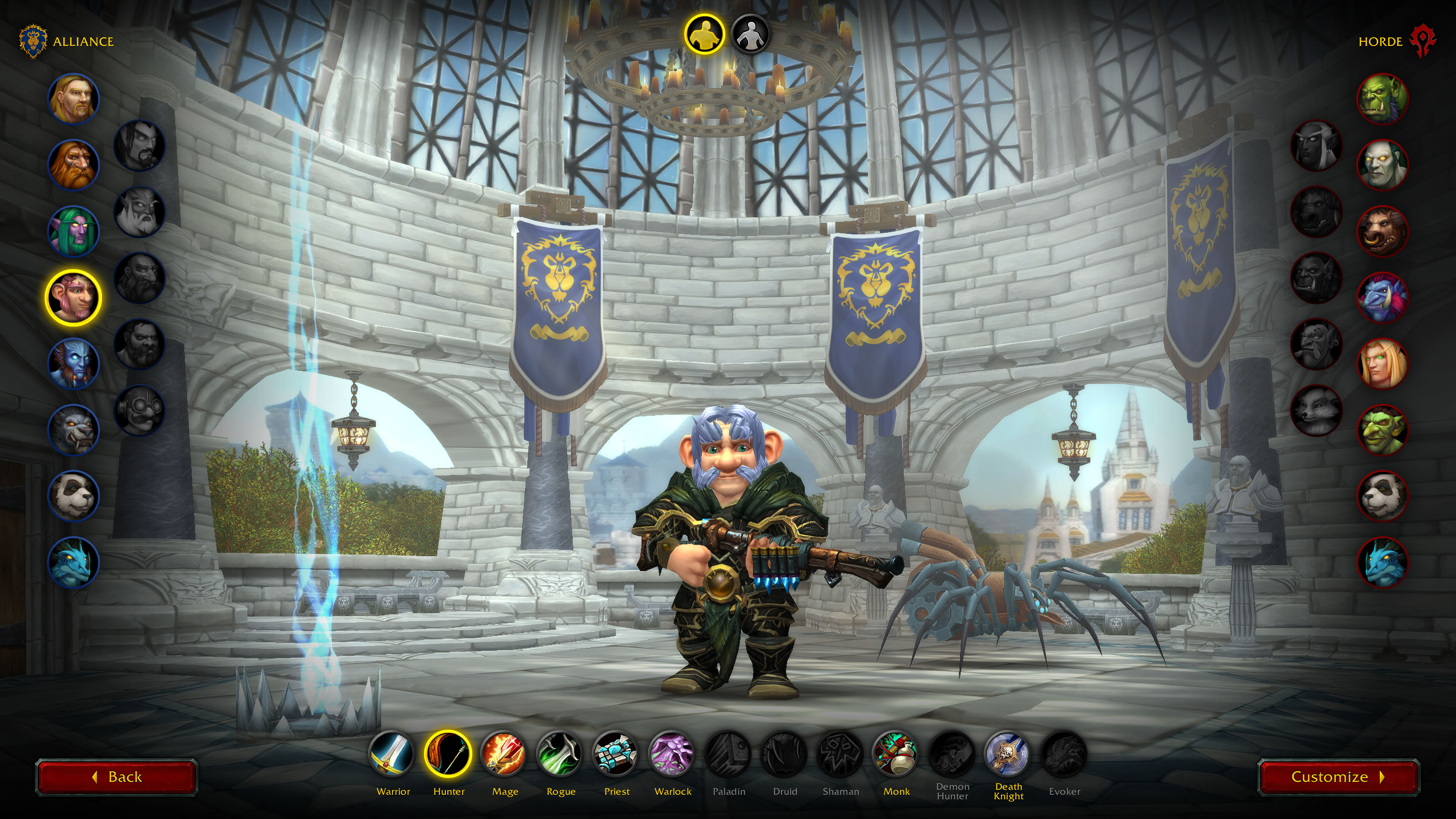This screenshot has width=1456, height=819.
Task: Select the Monk class icon
Action: 896,754
